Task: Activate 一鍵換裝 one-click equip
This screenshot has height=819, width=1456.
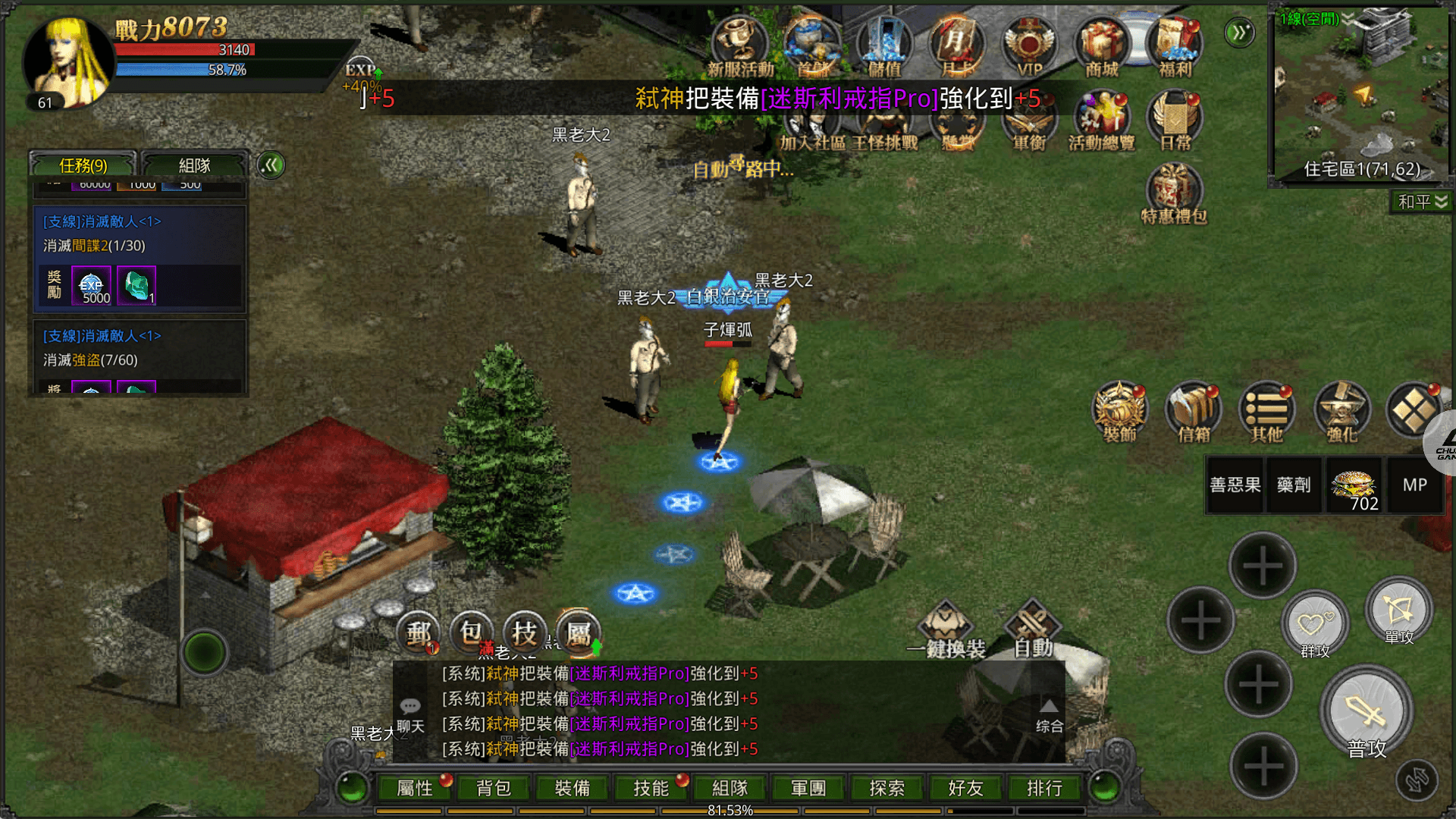Action: 946,629
